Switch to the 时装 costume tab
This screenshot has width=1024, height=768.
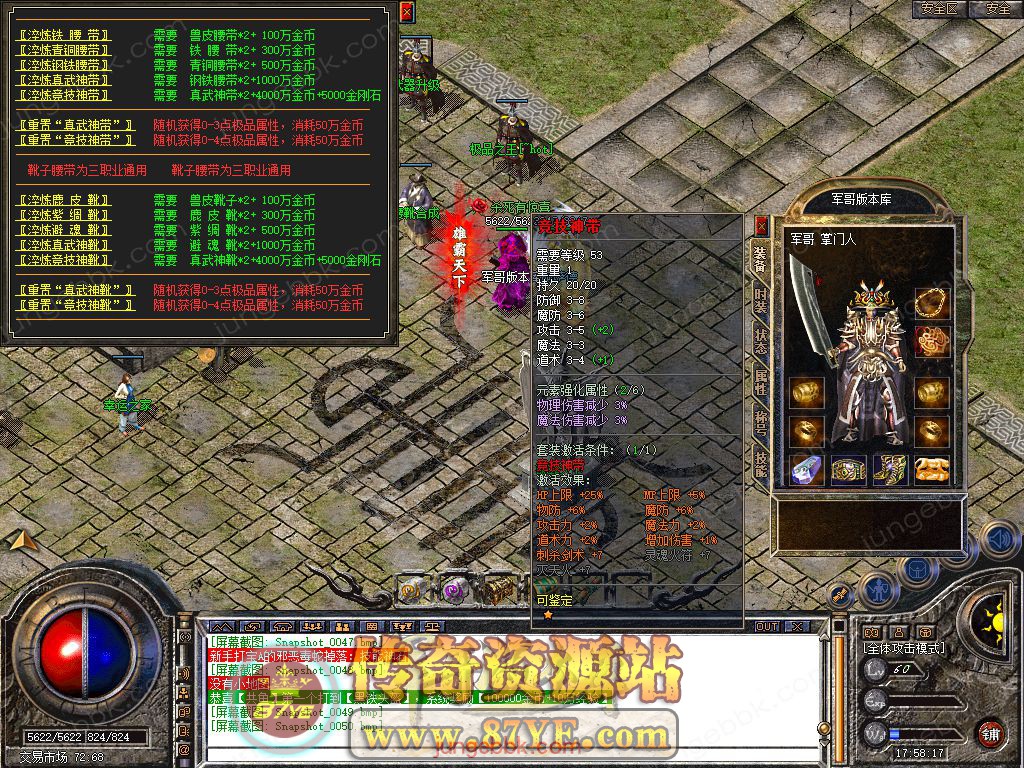(x=760, y=300)
